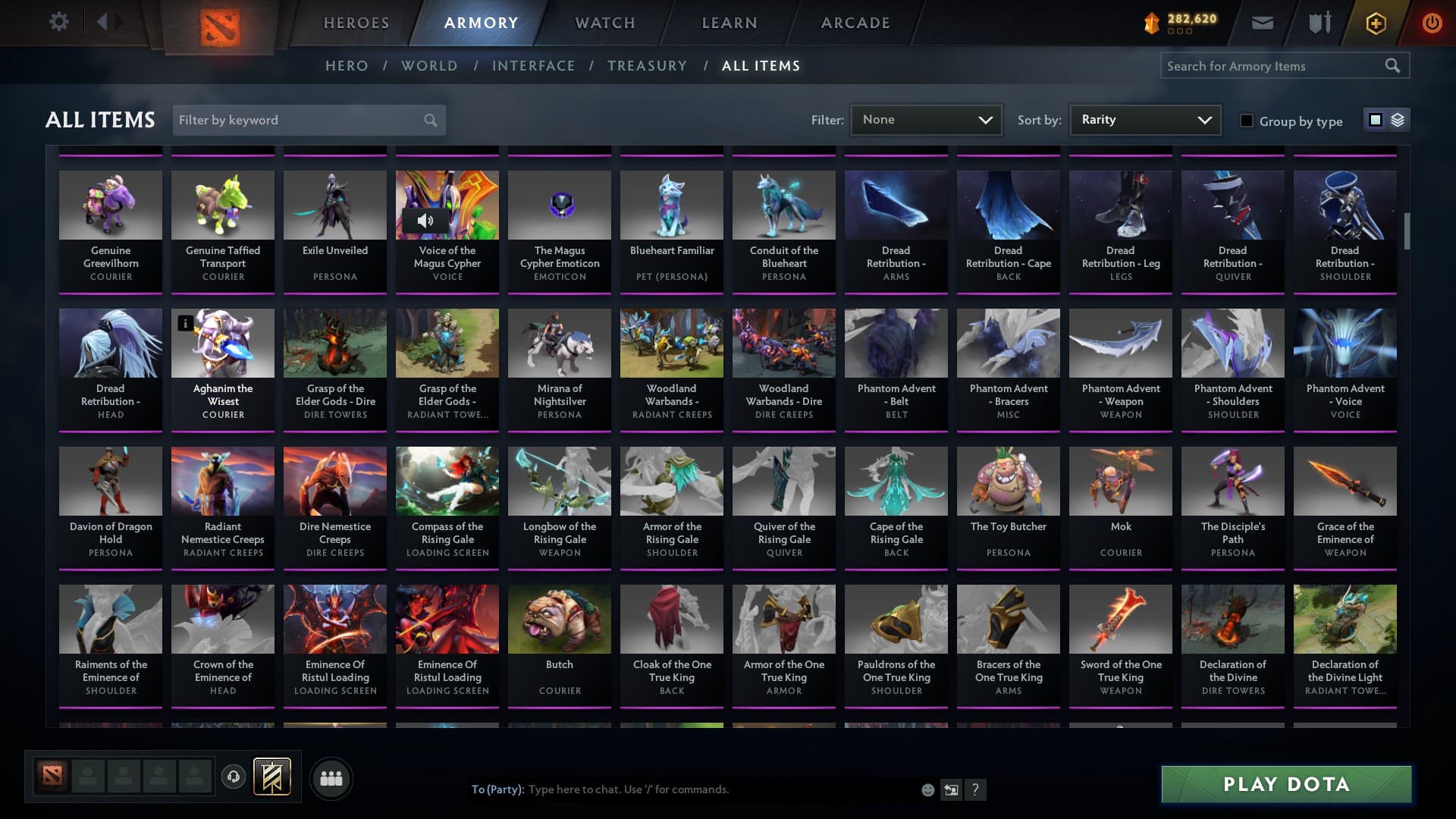Open the TREASURY breadcrumb section
The height and width of the screenshot is (819, 1456).
(x=647, y=66)
